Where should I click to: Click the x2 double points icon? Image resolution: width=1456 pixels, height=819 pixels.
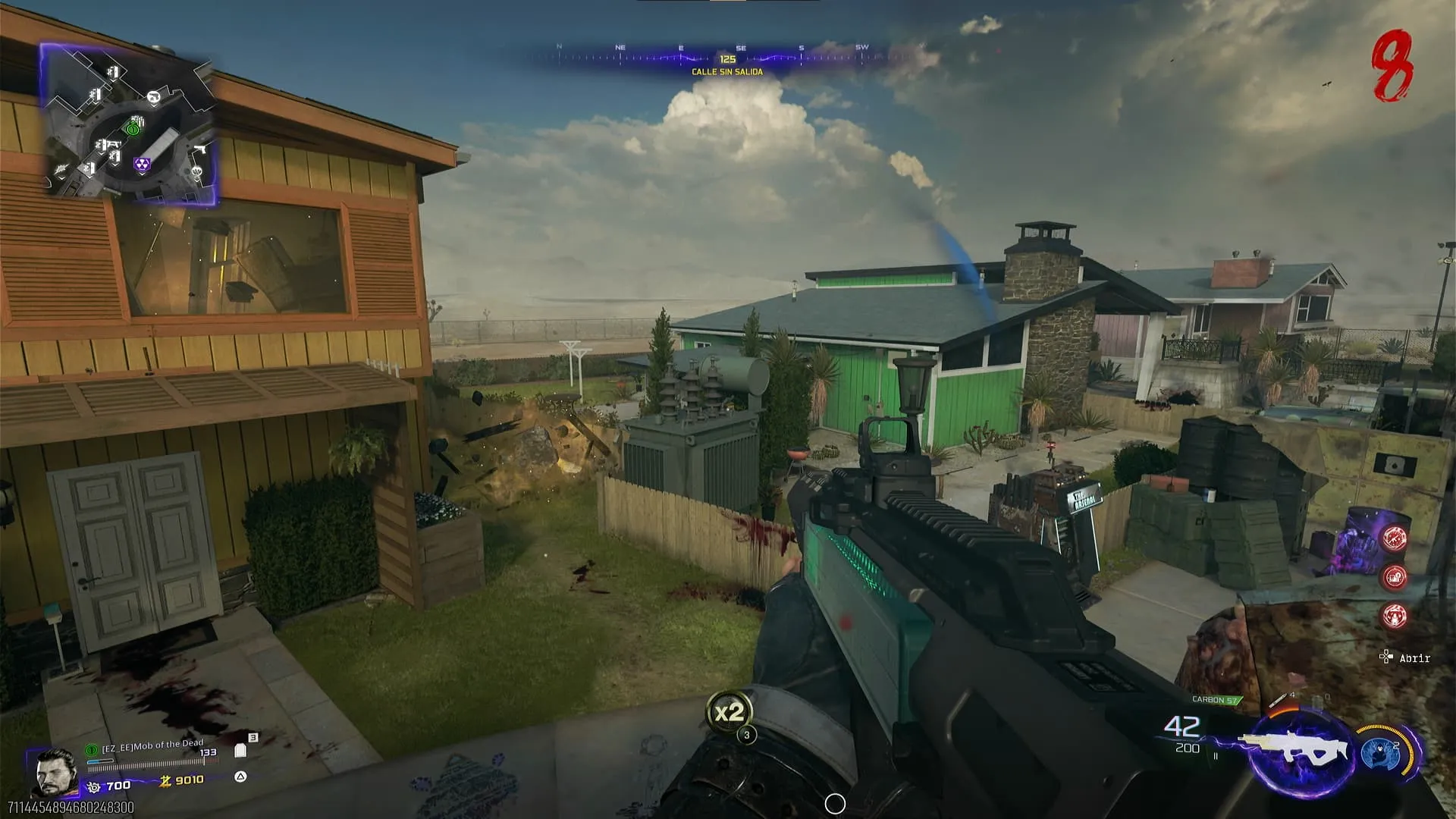(729, 712)
